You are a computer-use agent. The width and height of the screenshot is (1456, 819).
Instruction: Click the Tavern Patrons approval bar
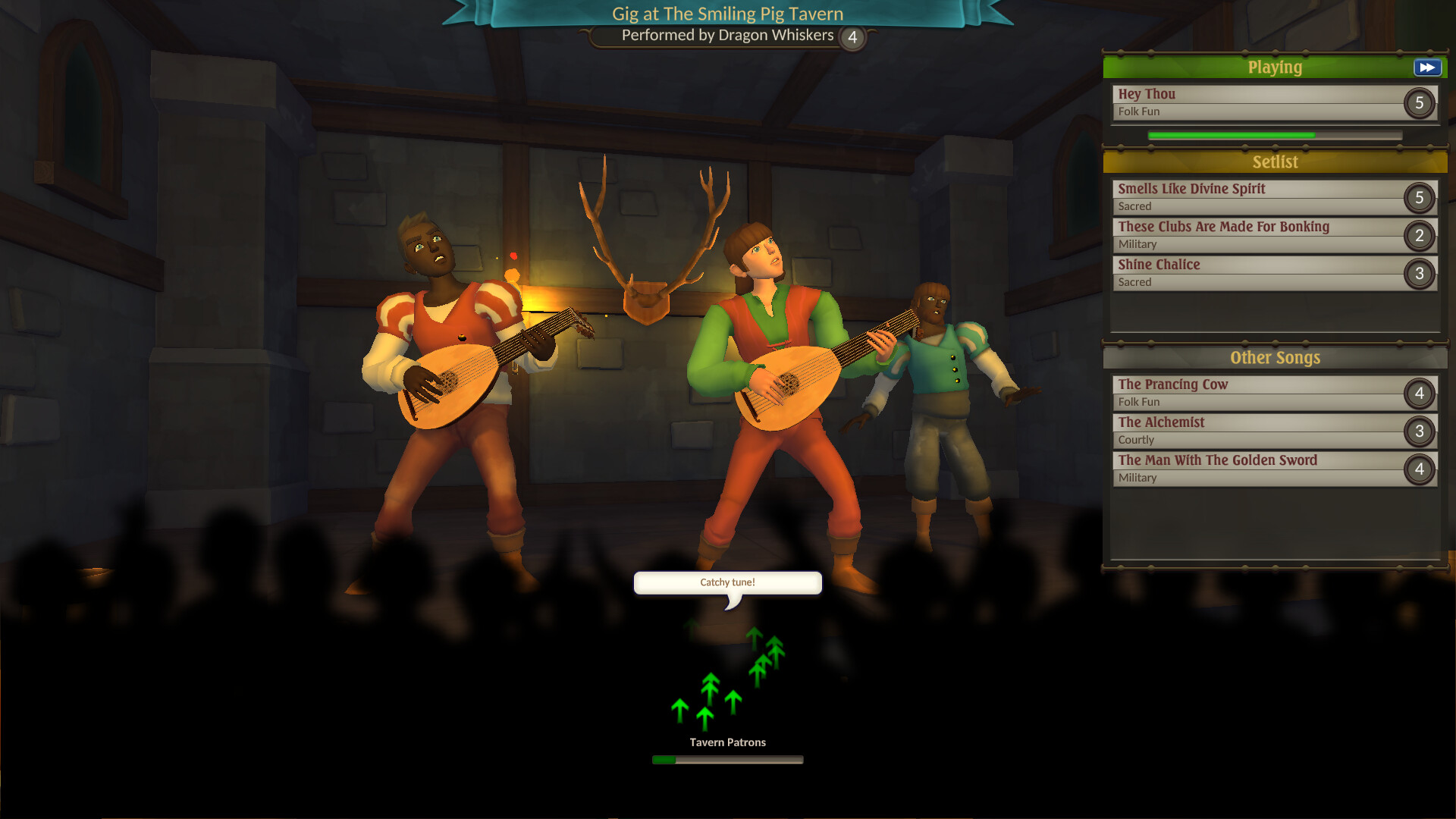point(727,758)
